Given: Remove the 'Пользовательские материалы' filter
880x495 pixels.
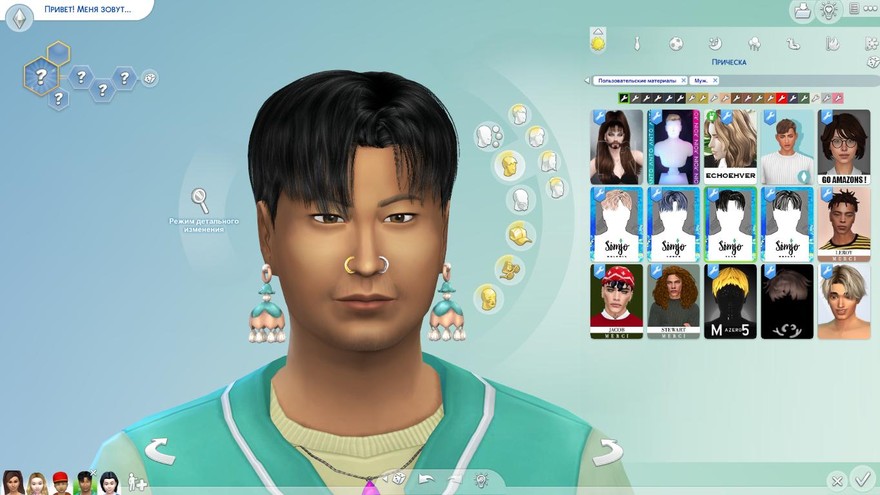Looking at the screenshot, I should tap(684, 80).
